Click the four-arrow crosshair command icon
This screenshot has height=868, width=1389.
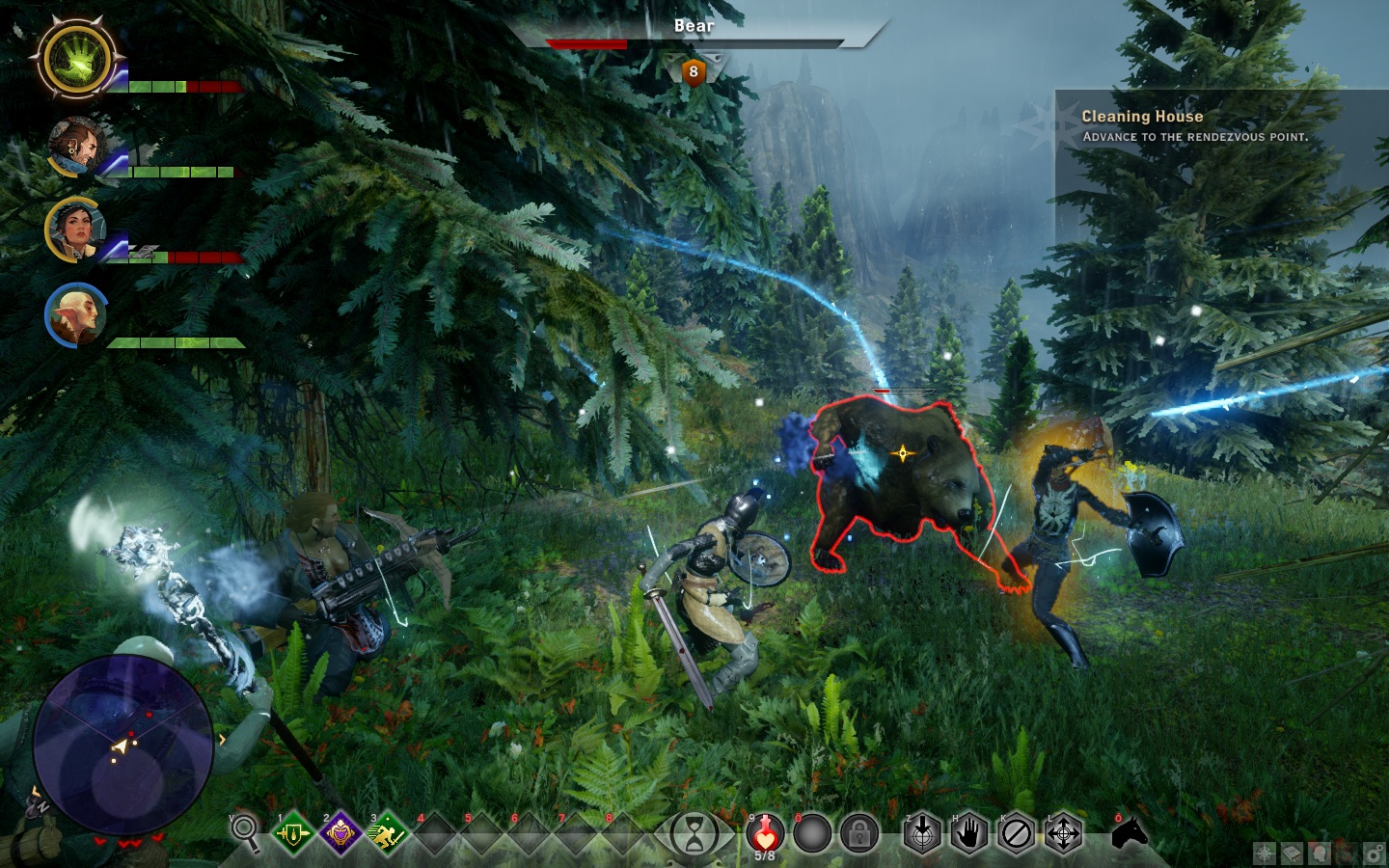click(x=1063, y=833)
